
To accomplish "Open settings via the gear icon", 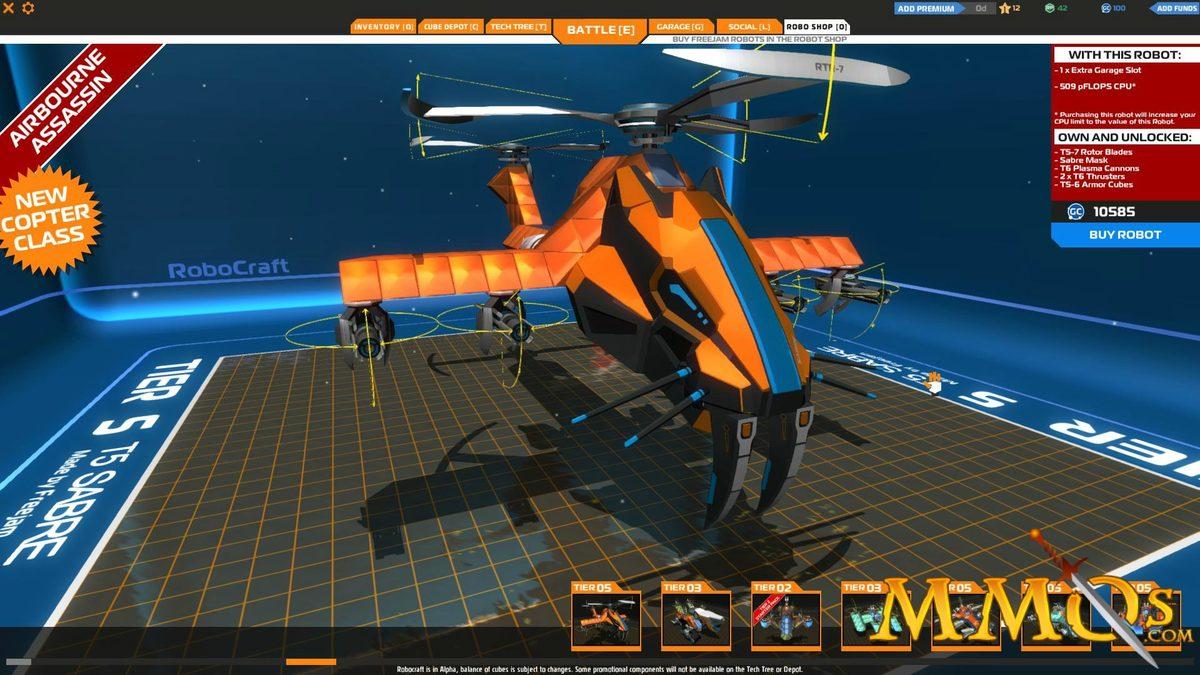I will pos(28,8).
